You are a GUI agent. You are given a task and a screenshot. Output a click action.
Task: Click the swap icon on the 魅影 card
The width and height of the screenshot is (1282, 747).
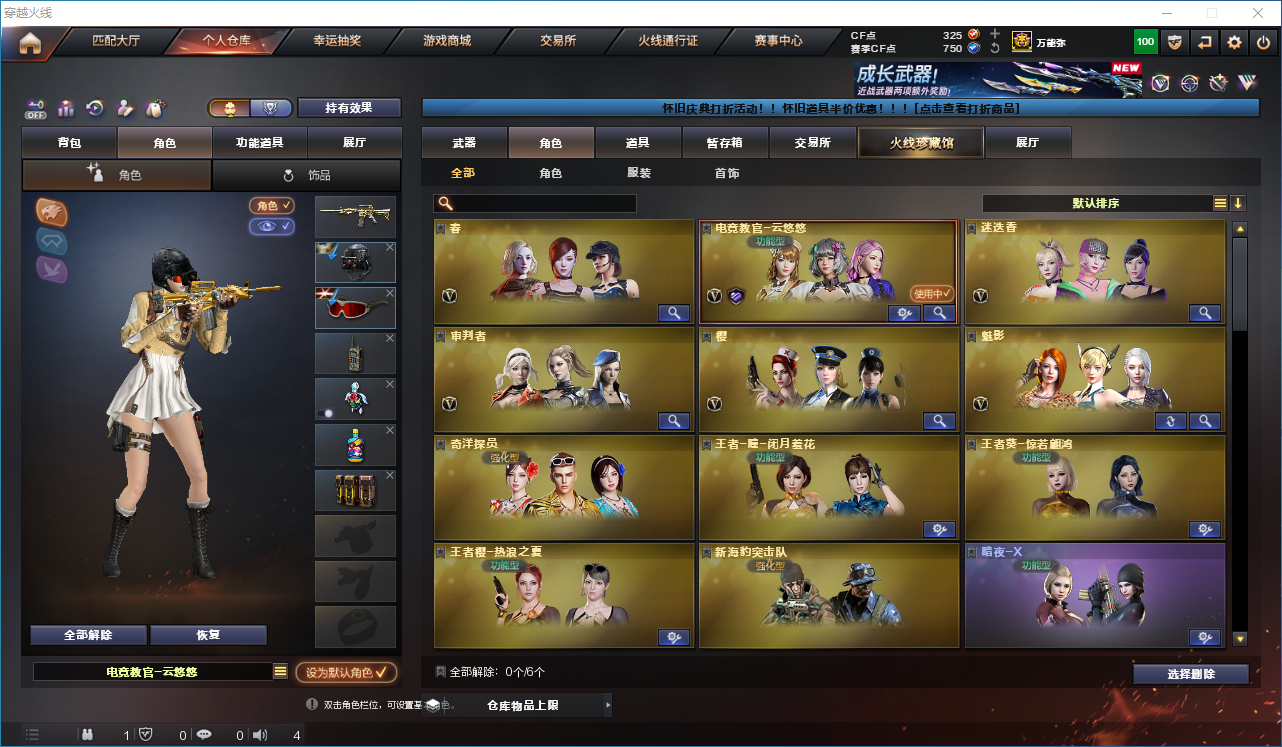pos(1170,421)
